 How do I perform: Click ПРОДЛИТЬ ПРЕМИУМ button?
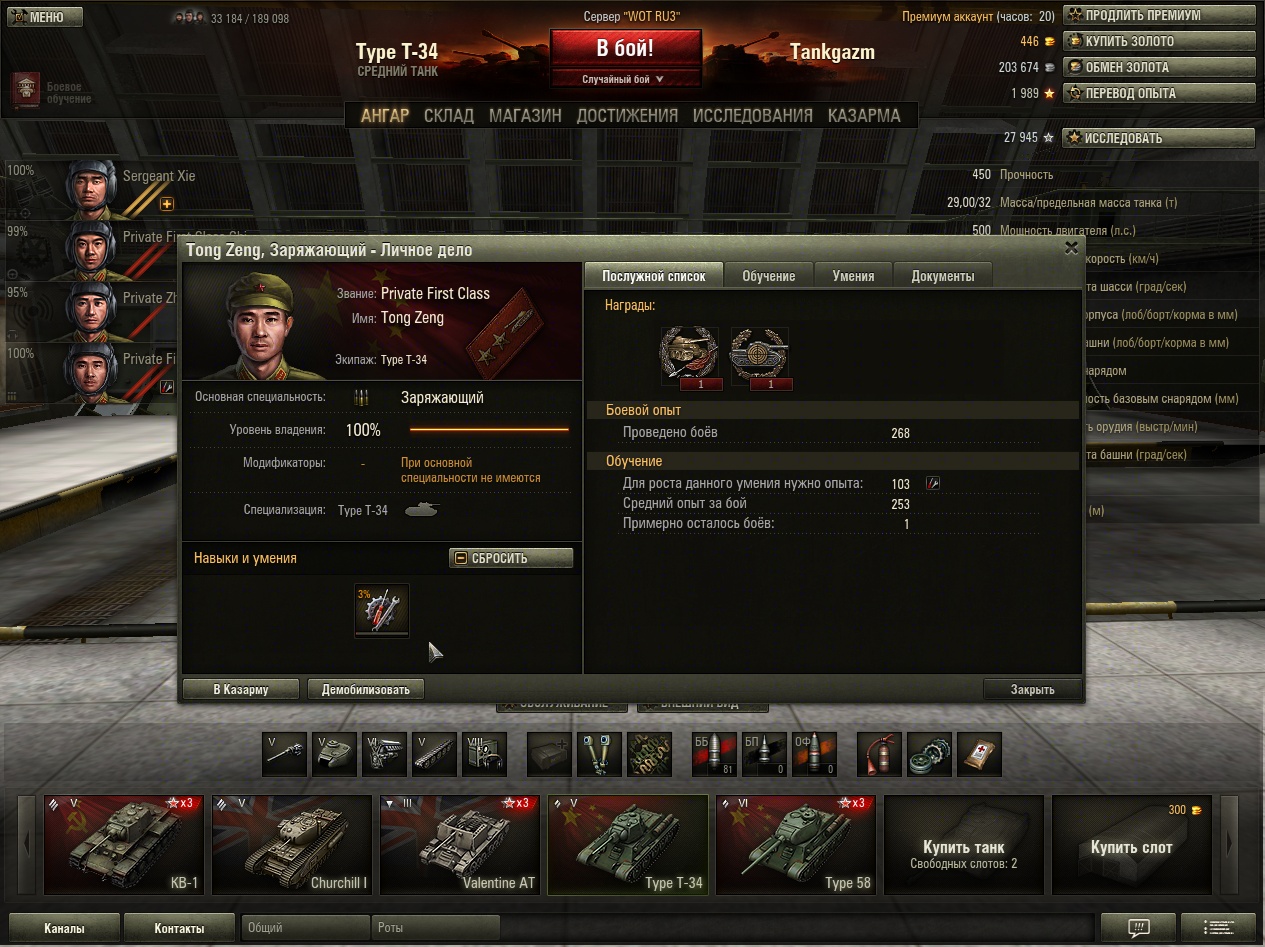pos(1158,16)
